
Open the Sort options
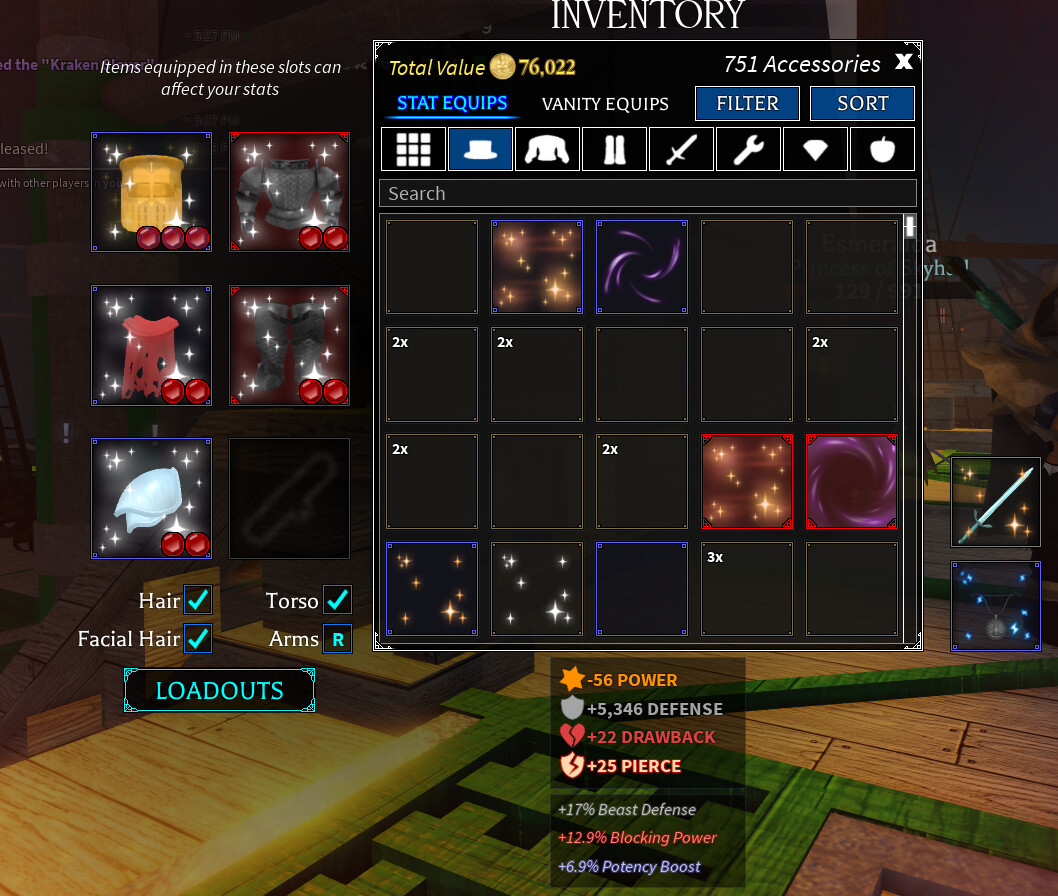[862, 104]
